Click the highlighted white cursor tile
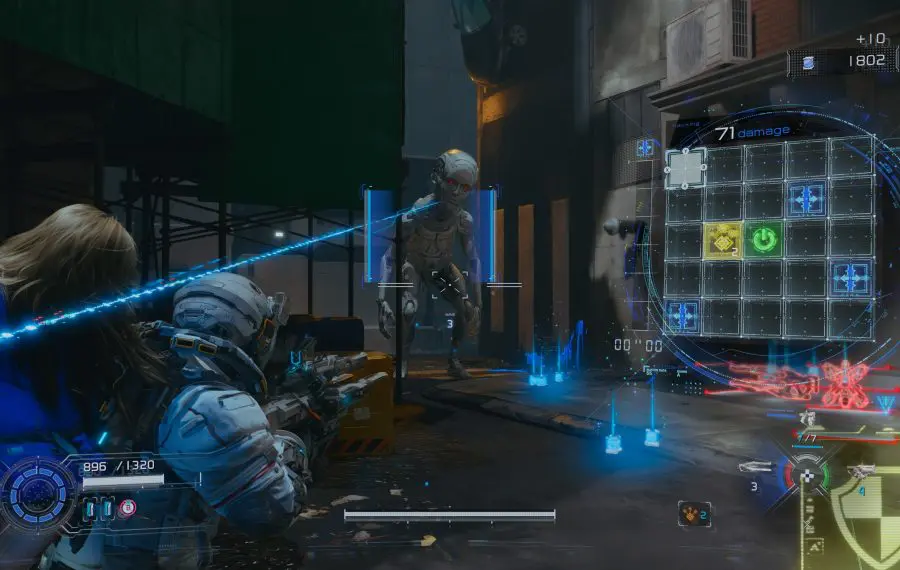The image size is (900, 570). (x=685, y=168)
